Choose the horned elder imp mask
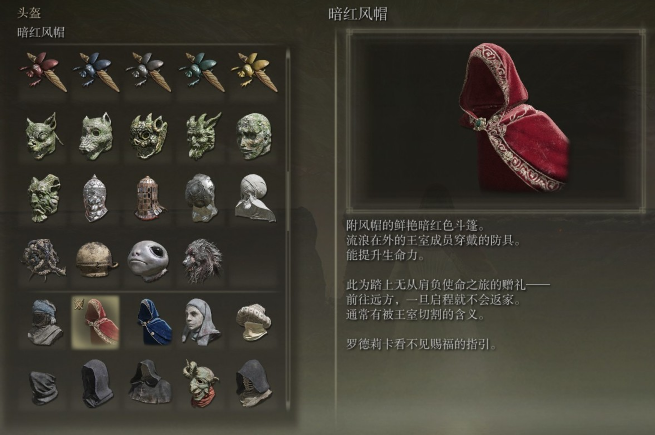This screenshot has width=655, height=435. point(42,196)
